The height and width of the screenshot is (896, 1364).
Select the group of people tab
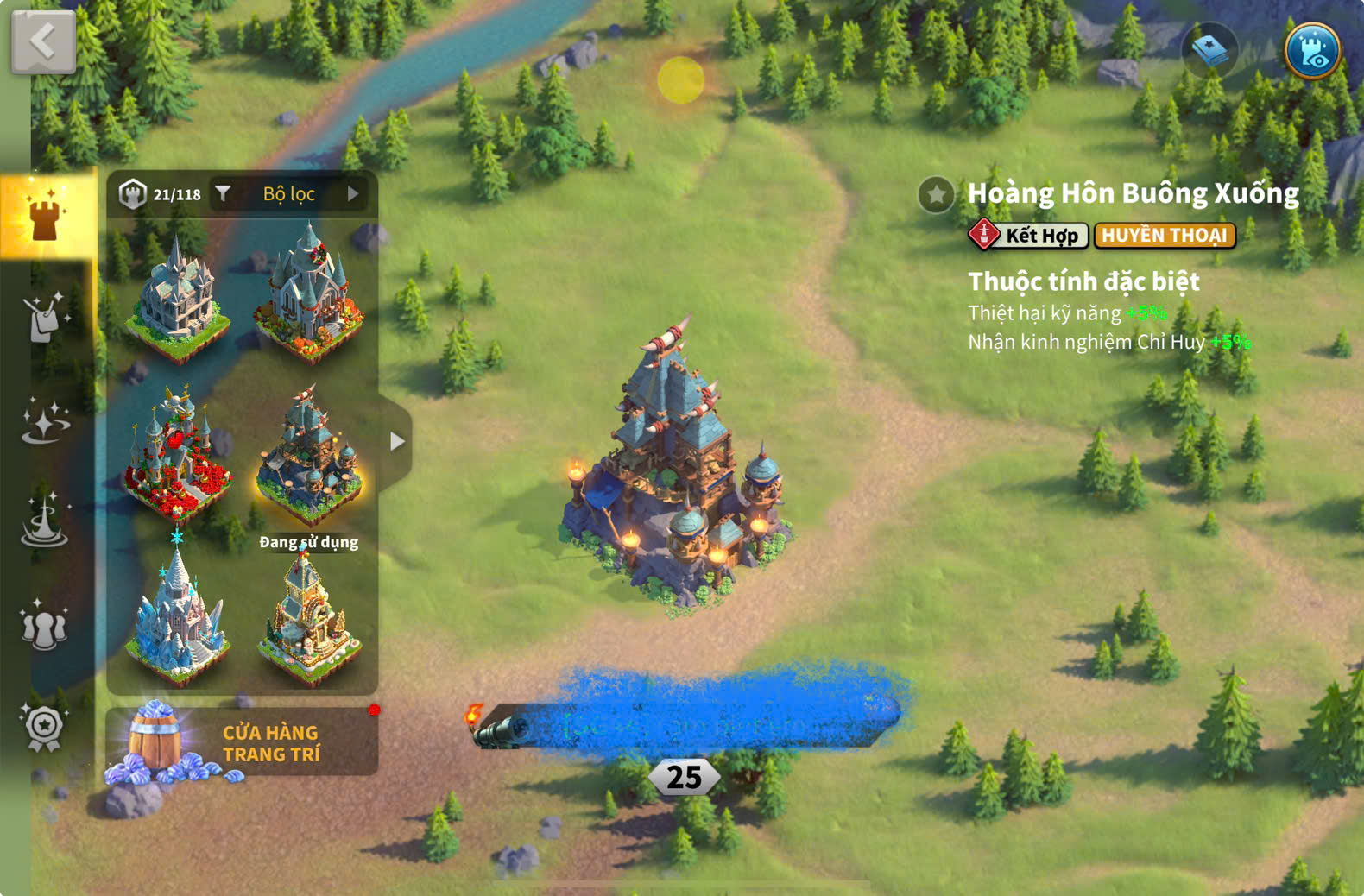pos(44,626)
